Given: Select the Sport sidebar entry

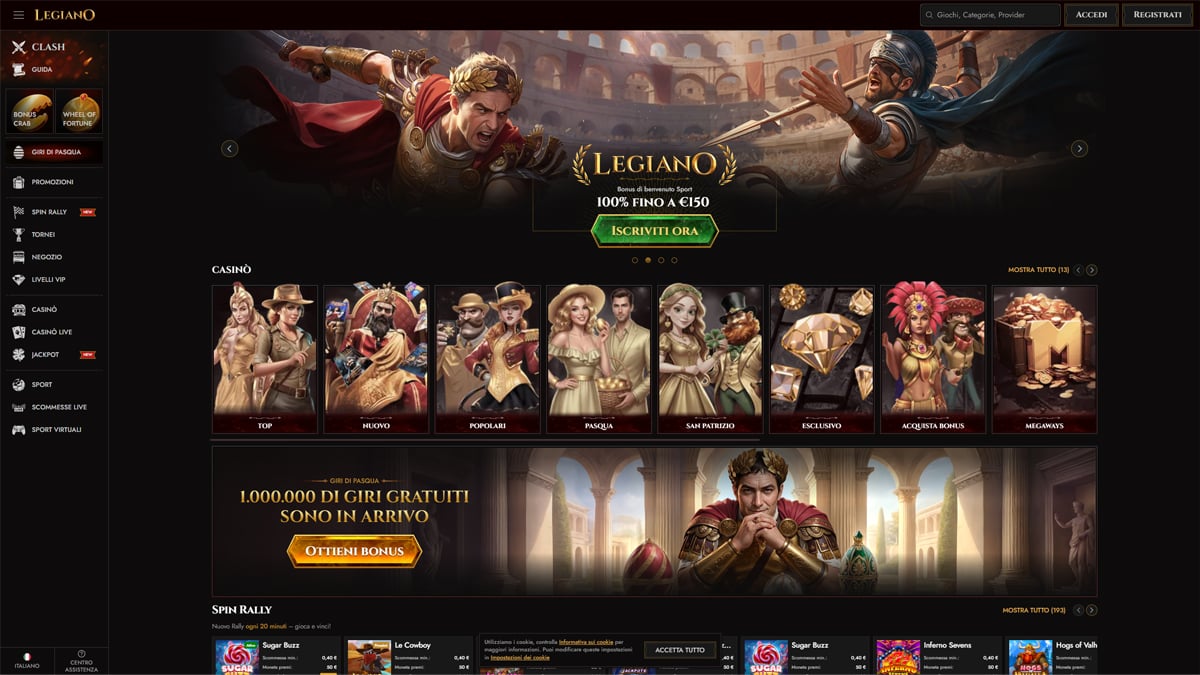Looking at the screenshot, I should pos(42,385).
